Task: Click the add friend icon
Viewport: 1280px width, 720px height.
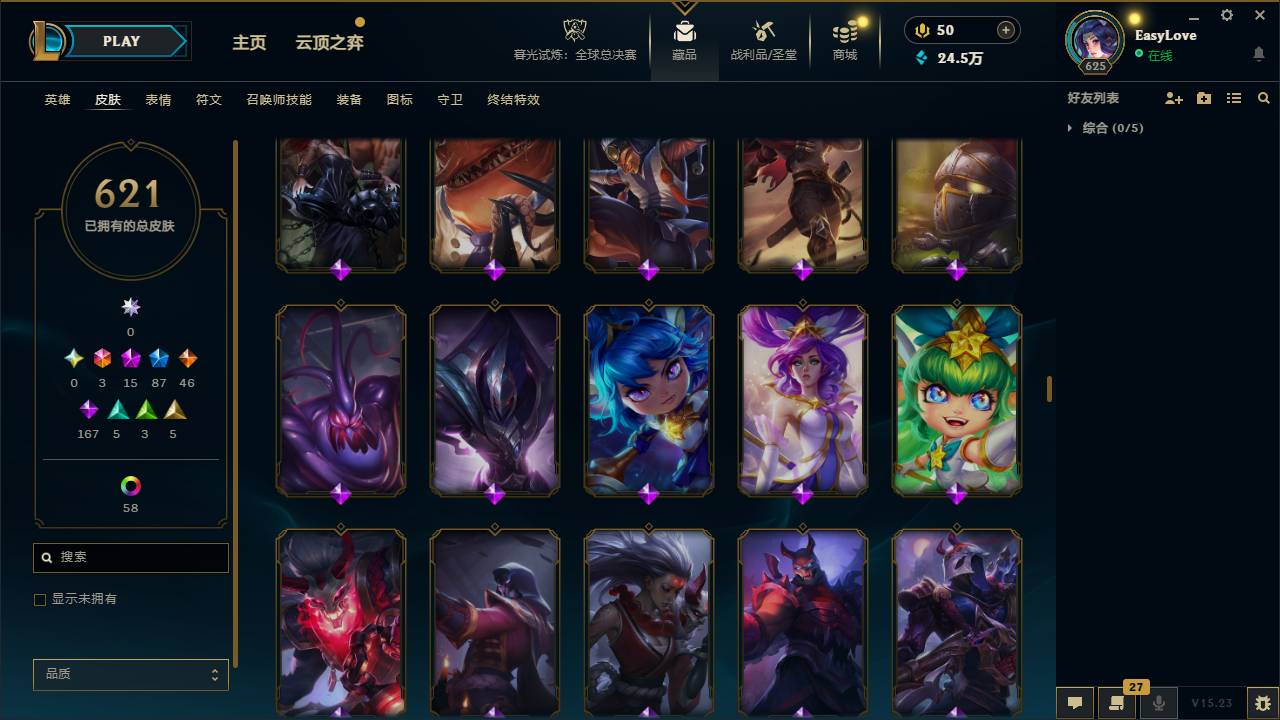Action: (1174, 97)
